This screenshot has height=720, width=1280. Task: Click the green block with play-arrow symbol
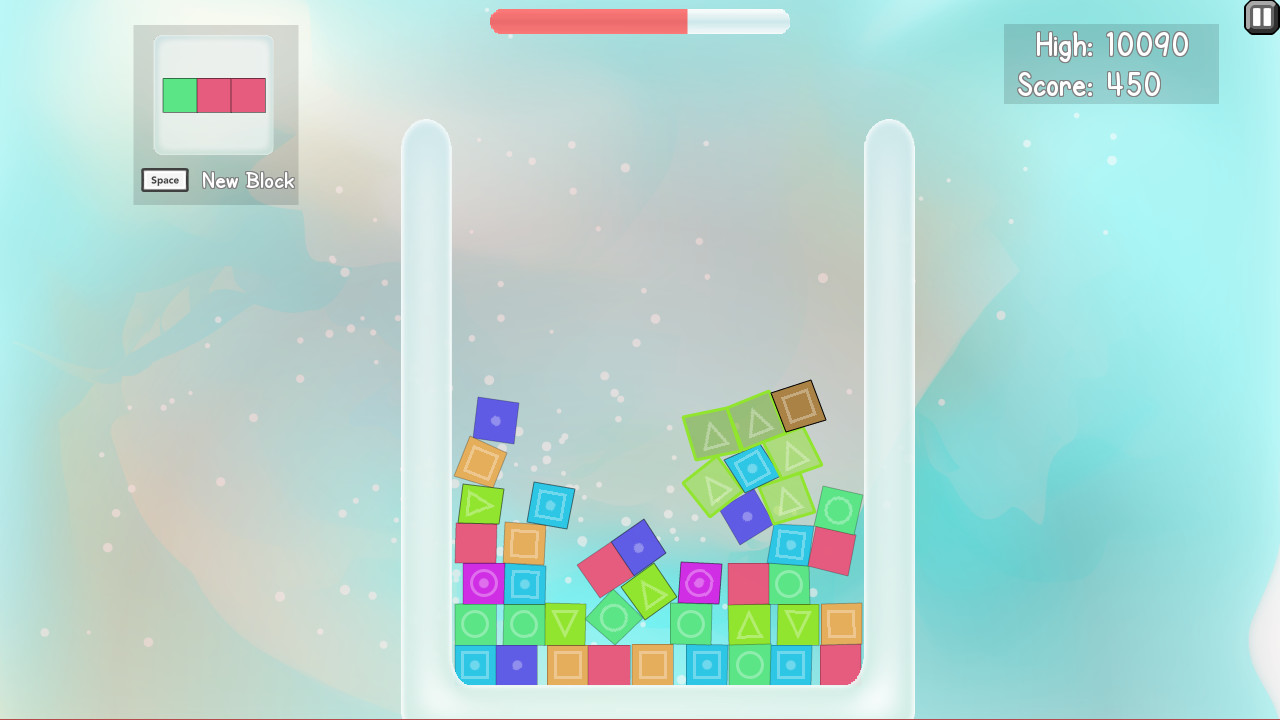pyautogui.click(x=479, y=504)
